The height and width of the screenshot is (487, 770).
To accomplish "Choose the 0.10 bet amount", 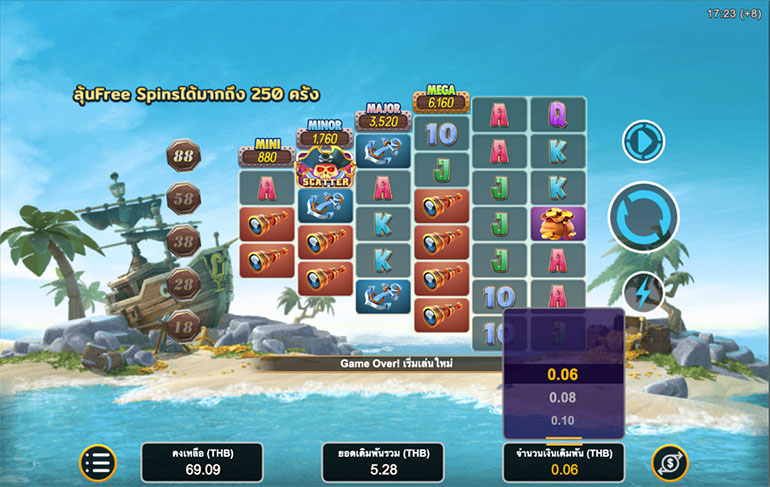I will pos(563,420).
